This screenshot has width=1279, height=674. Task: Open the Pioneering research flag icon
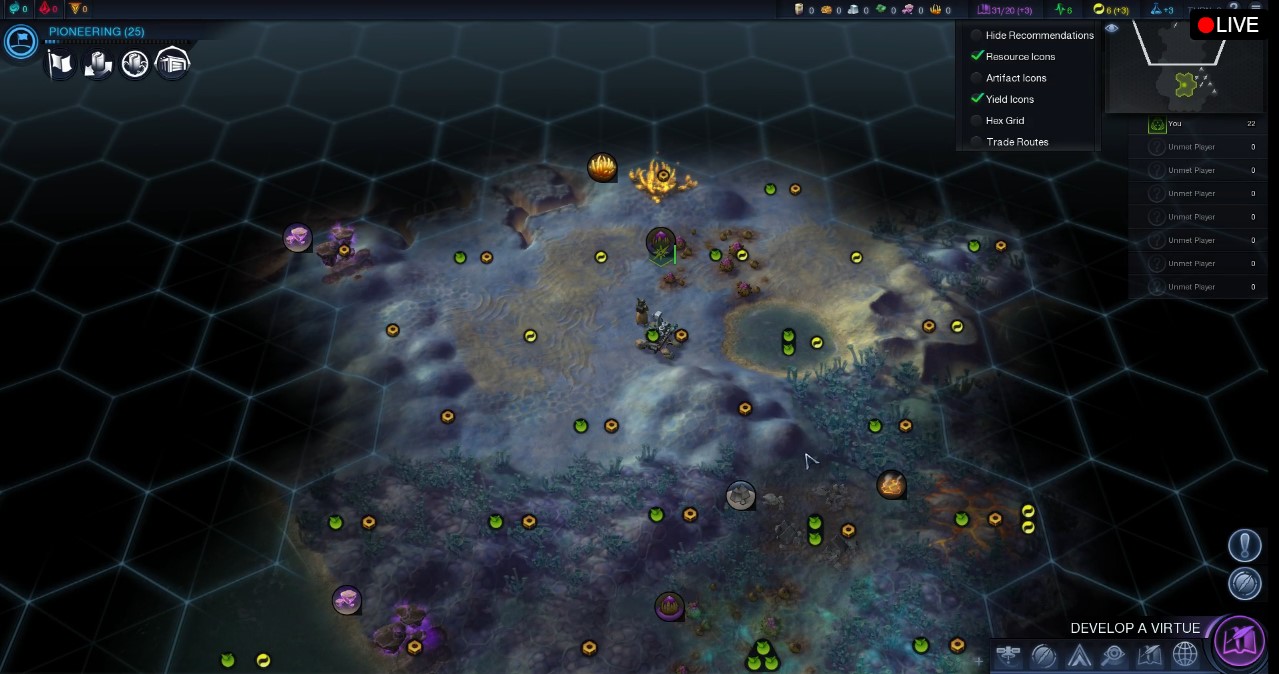point(21,41)
